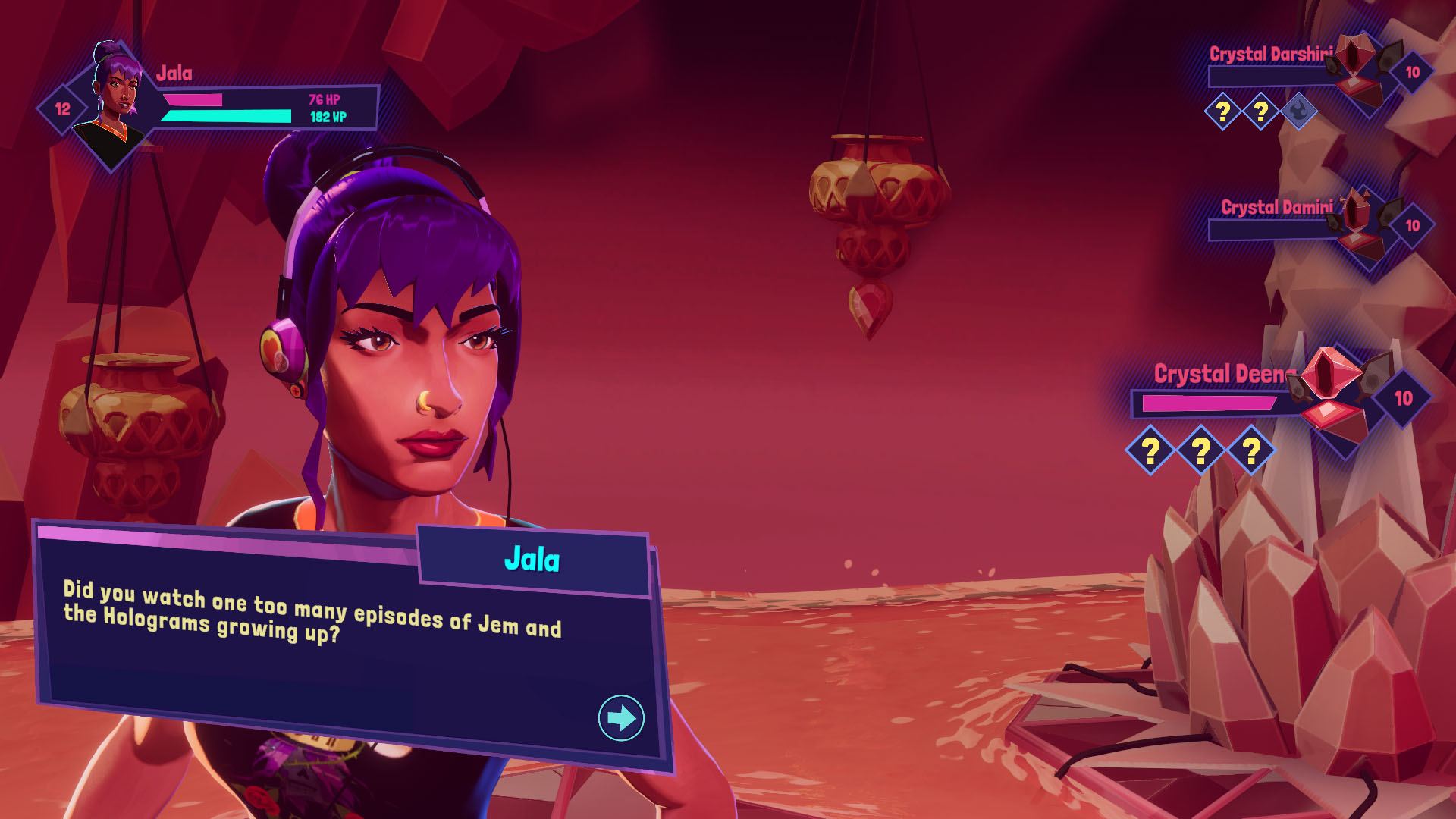Inspect Crystal Darshini's revealed weakness icon
This screenshot has width=1456, height=819.
click(1299, 112)
